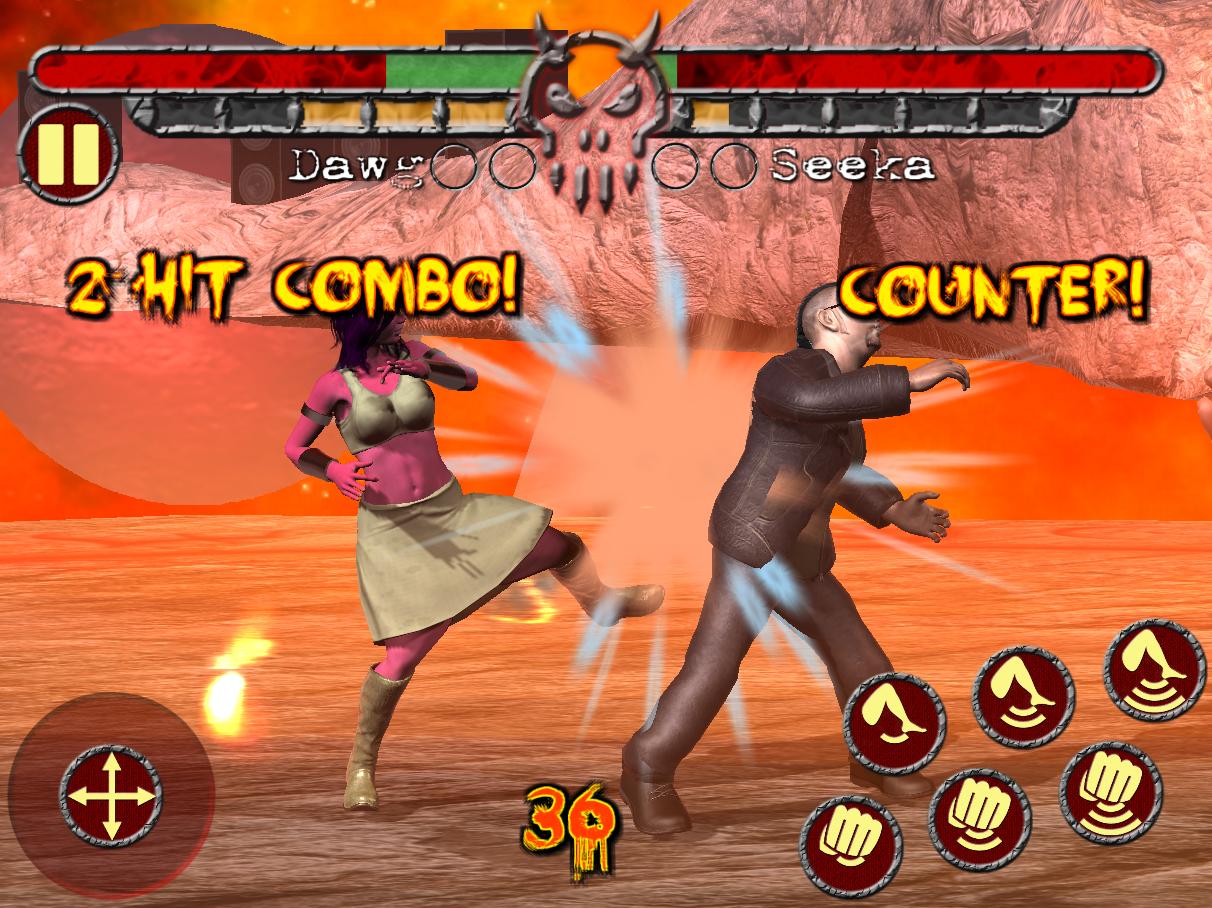
Task: Use the two-wave fist punch button
Action: (979, 819)
